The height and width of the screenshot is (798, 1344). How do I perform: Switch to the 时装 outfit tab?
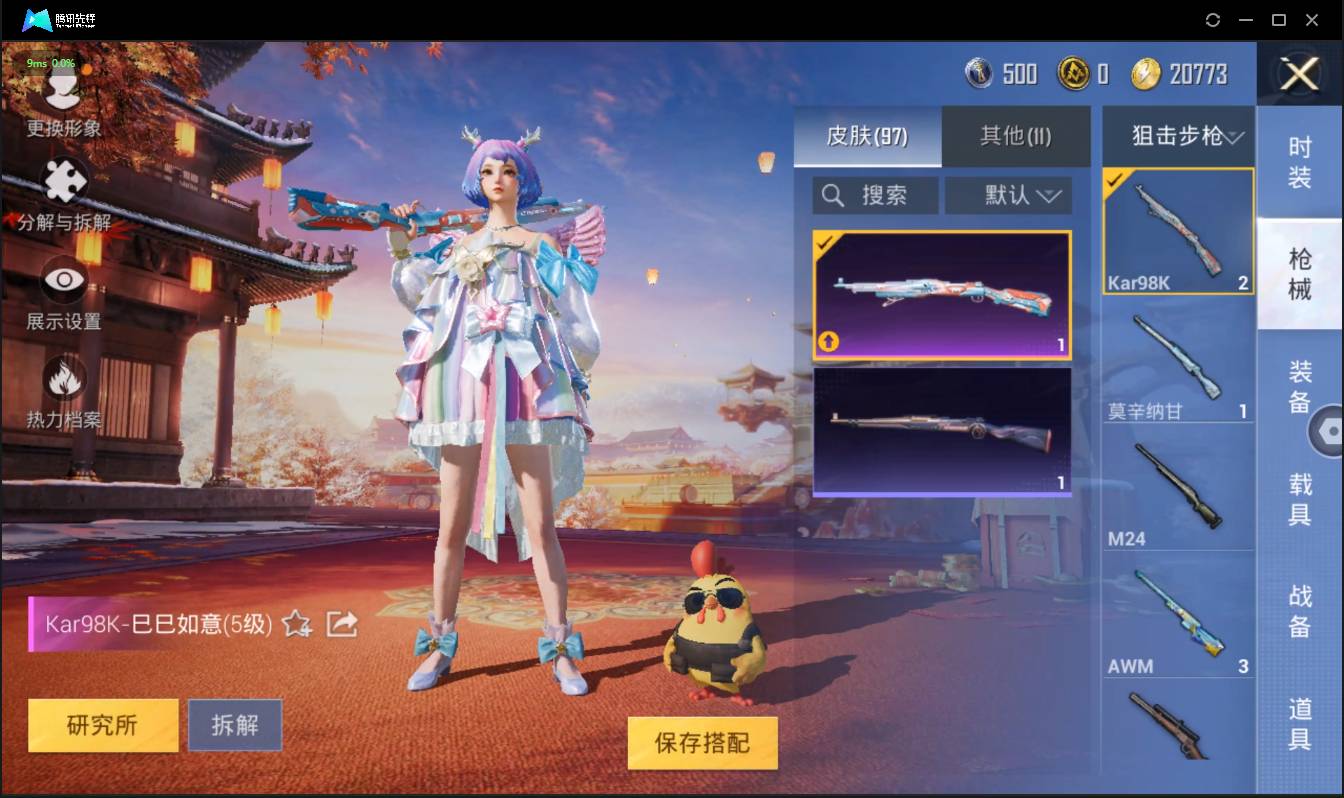(1301, 163)
